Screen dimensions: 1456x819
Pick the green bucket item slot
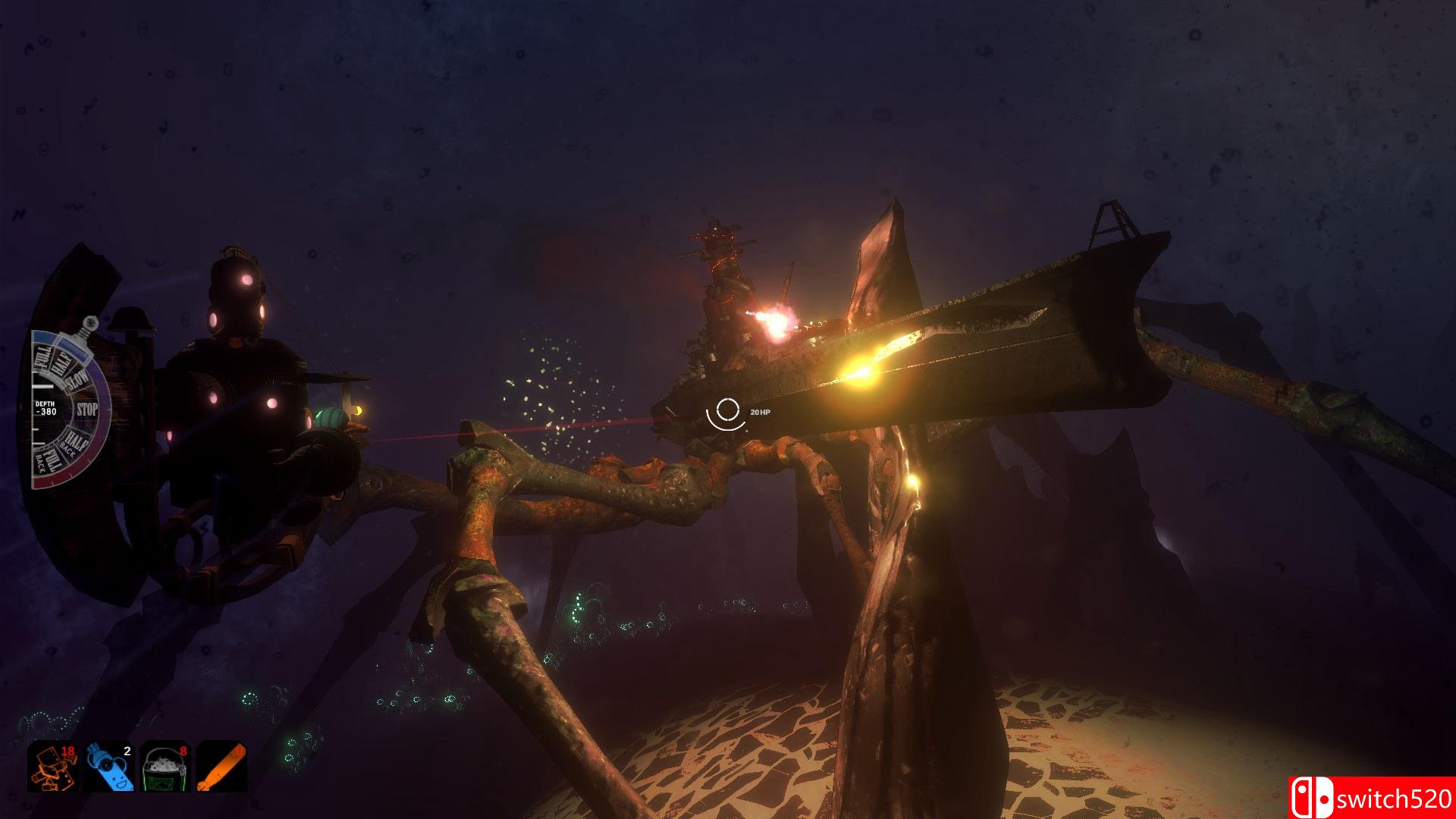click(x=165, y=767)
